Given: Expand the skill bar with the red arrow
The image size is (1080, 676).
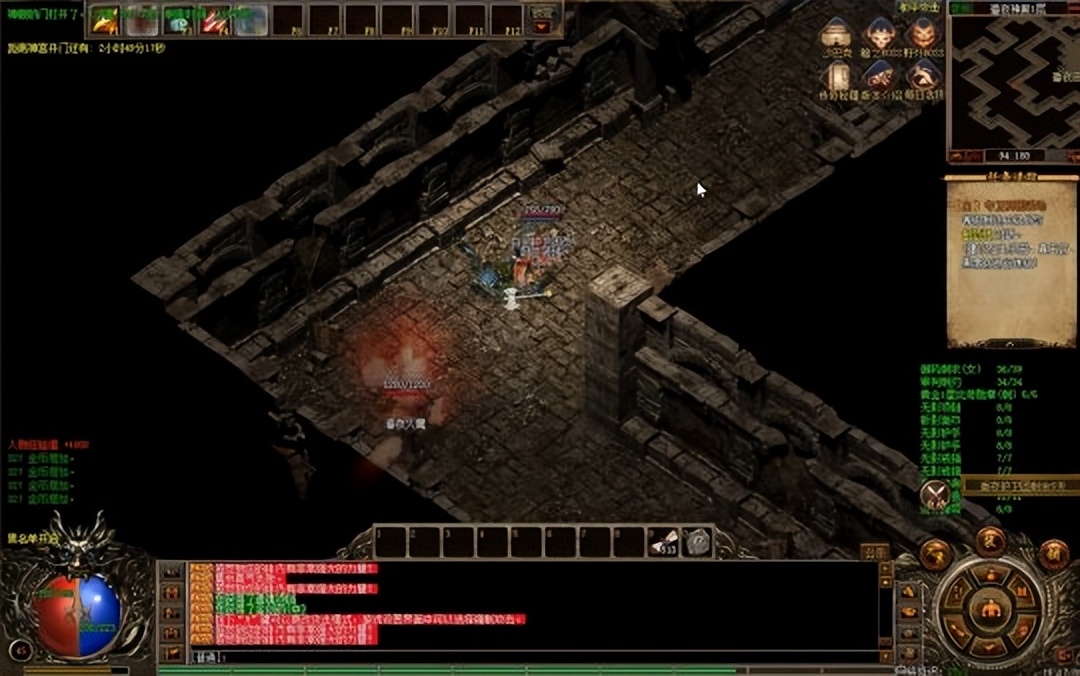Looking at the screenshot, I should 543,27.
